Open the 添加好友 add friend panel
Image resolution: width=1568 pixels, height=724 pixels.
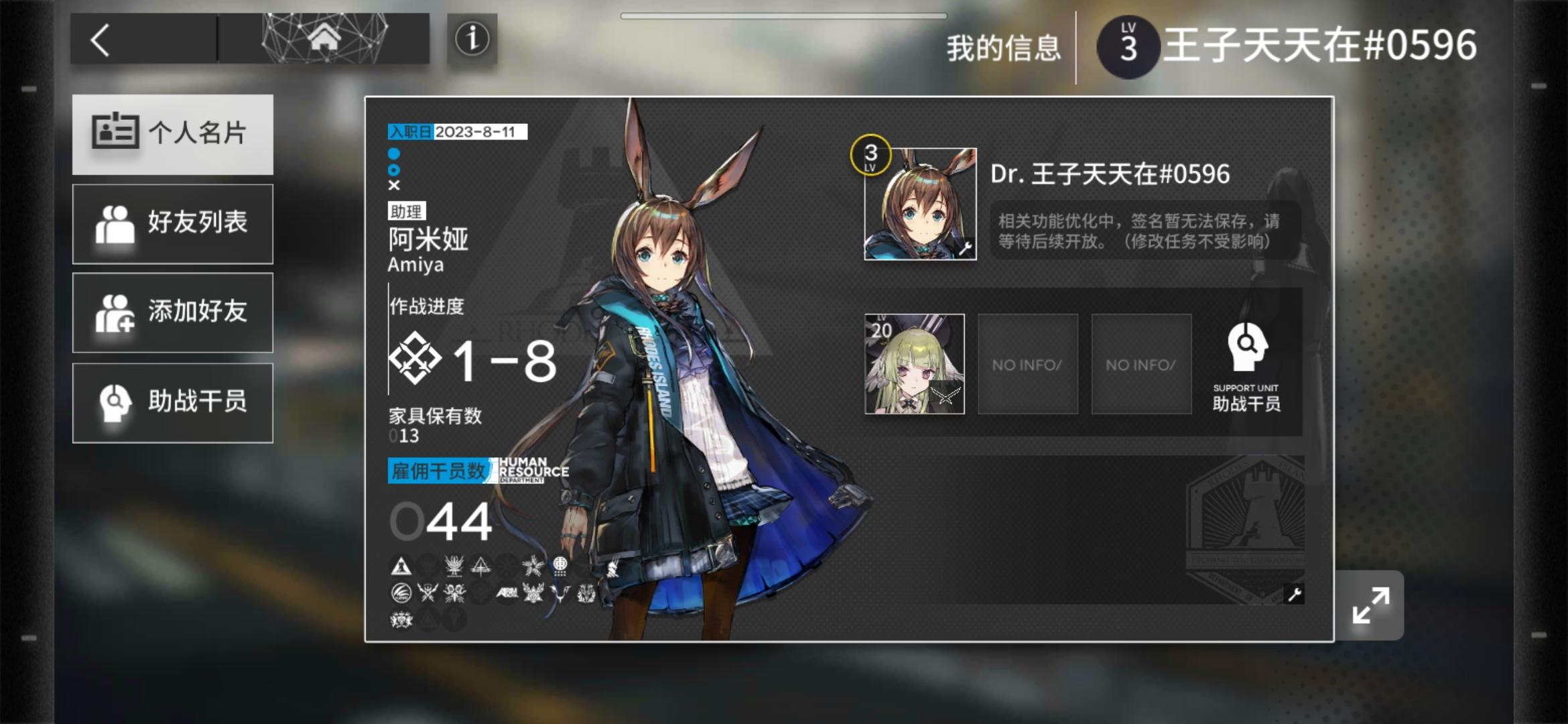click(x=172, y=313)
